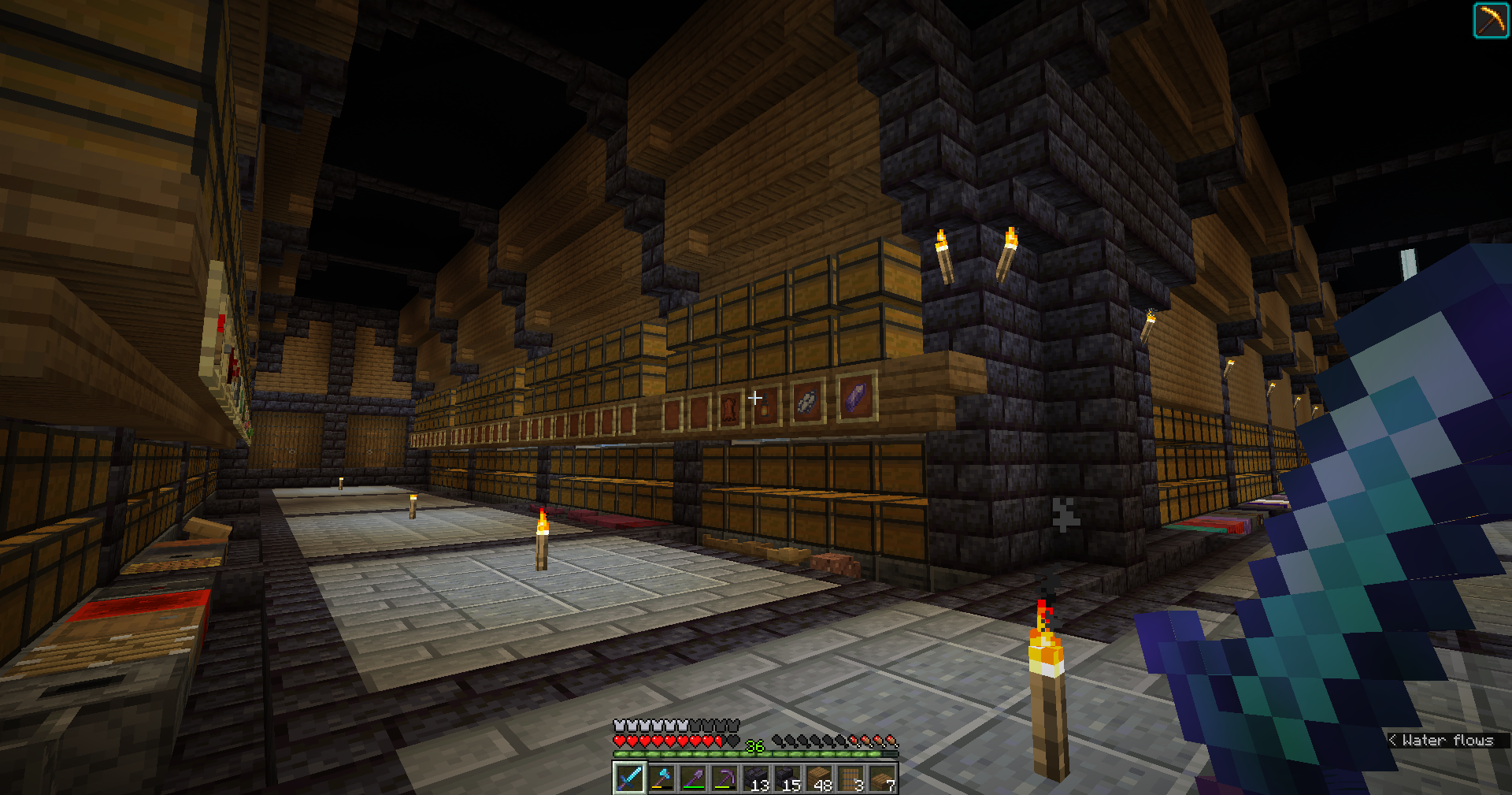Click the lantern item frame on the wall
This screenshot has width=1512, height=795.
765,408
